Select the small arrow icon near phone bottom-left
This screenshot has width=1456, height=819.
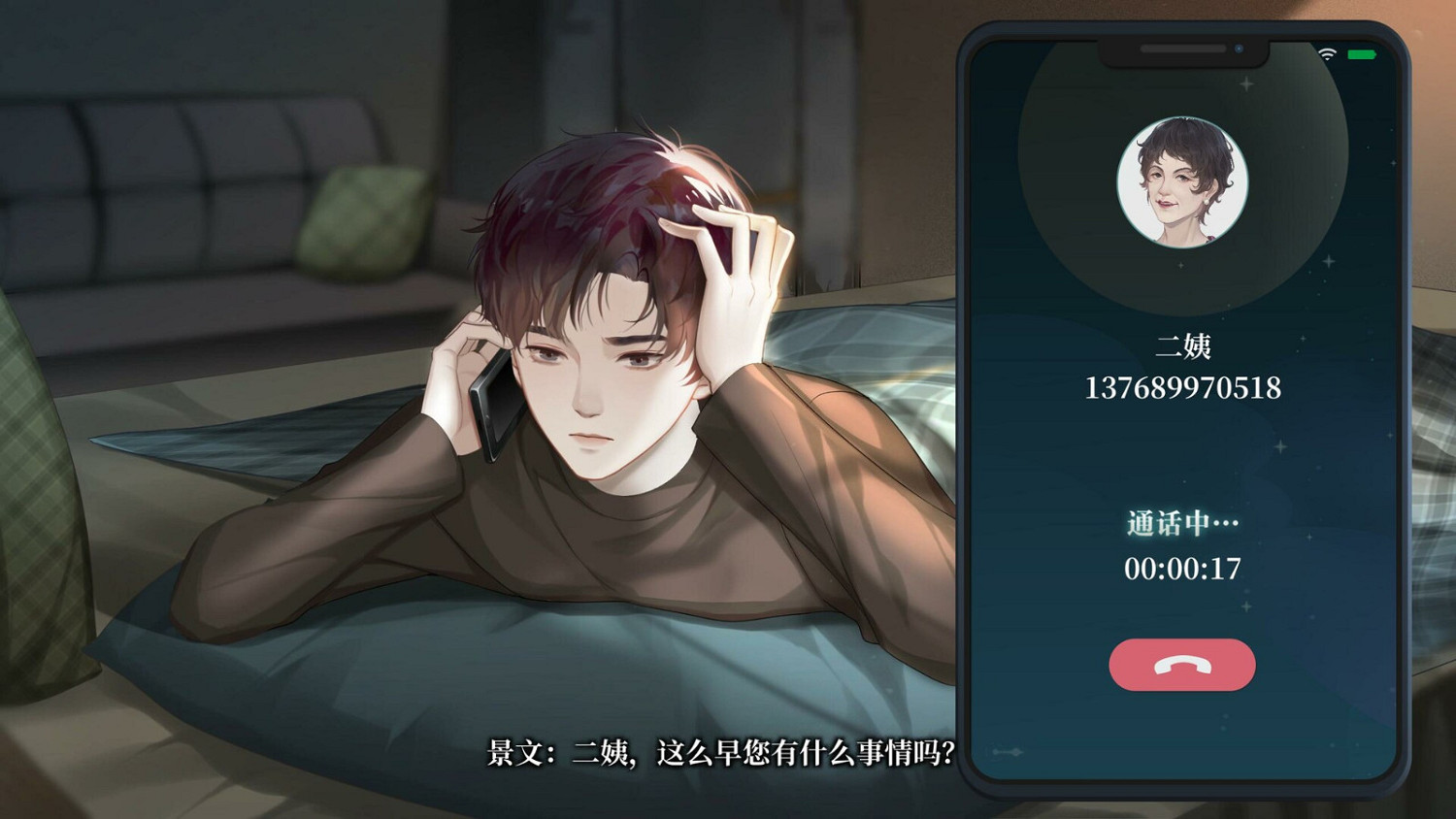tap(1007, 752)
